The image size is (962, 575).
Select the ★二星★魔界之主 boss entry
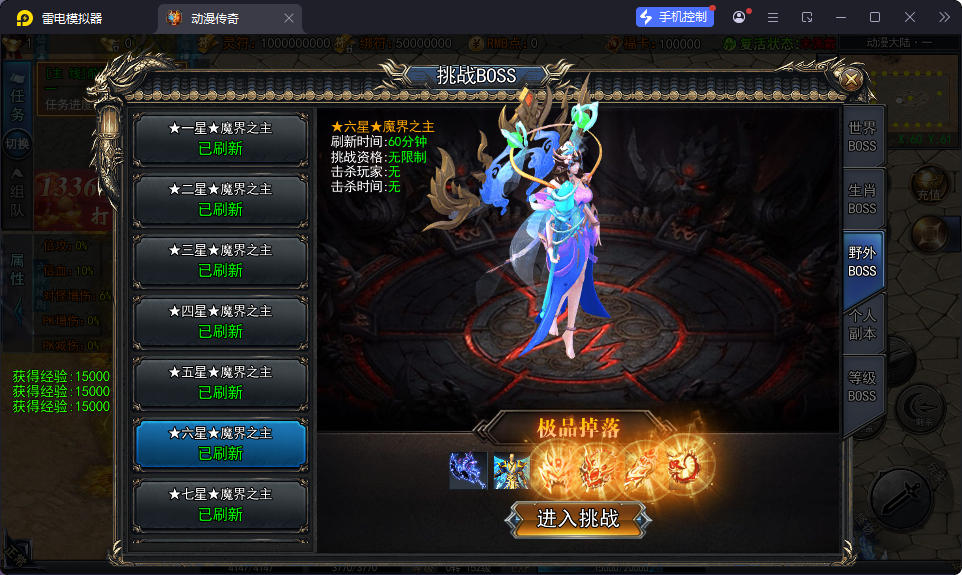point(221,200)
